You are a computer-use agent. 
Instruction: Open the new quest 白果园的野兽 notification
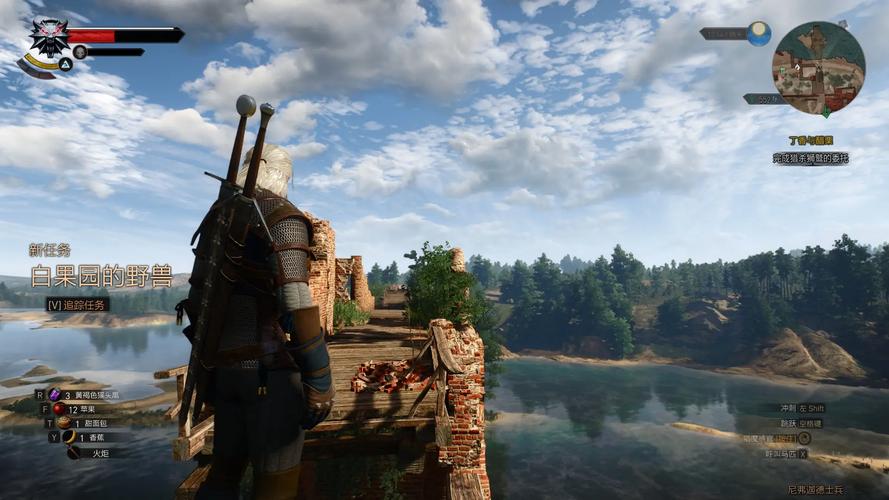[100, 275]
